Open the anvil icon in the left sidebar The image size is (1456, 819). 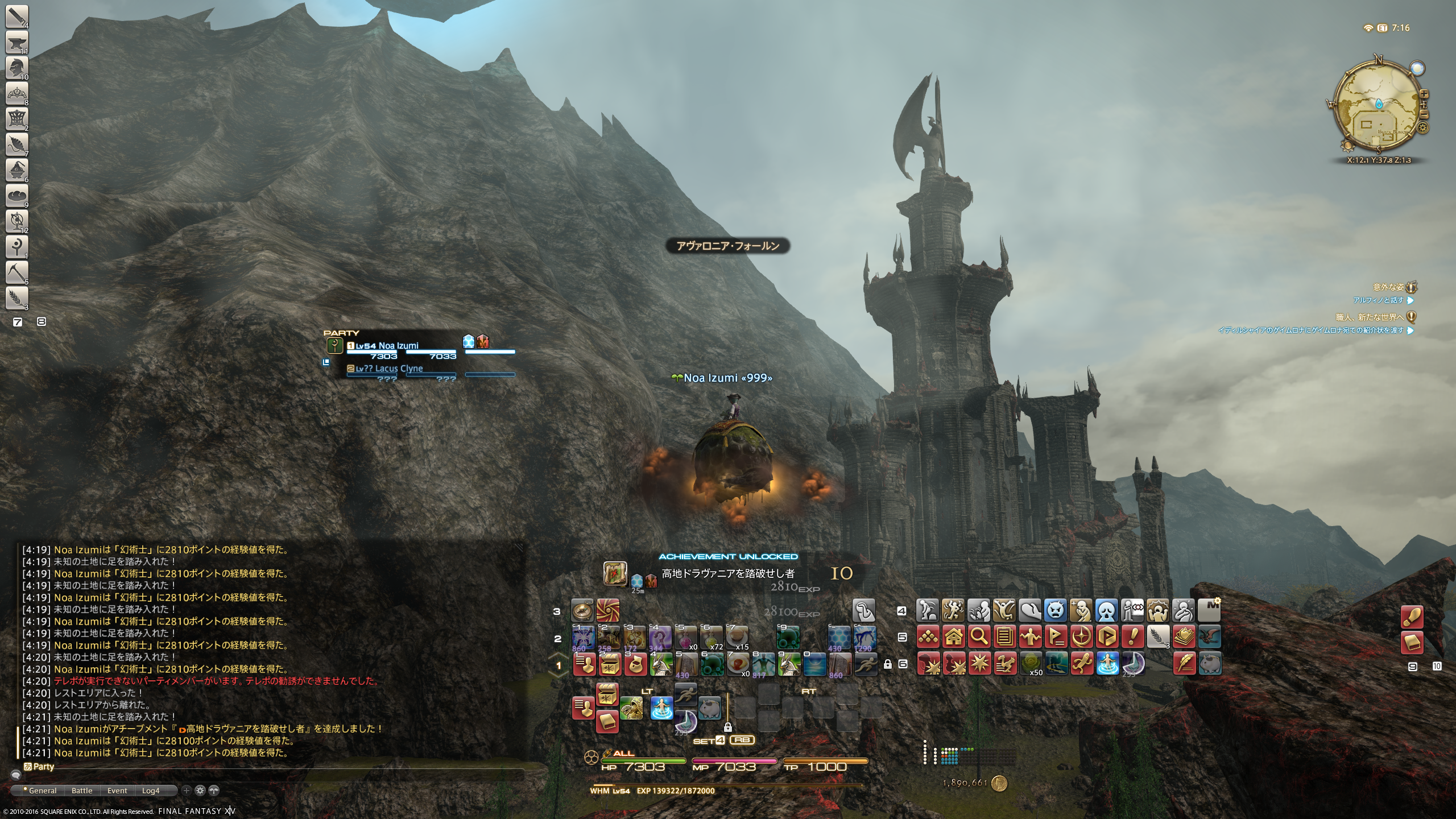pos(16,42)
